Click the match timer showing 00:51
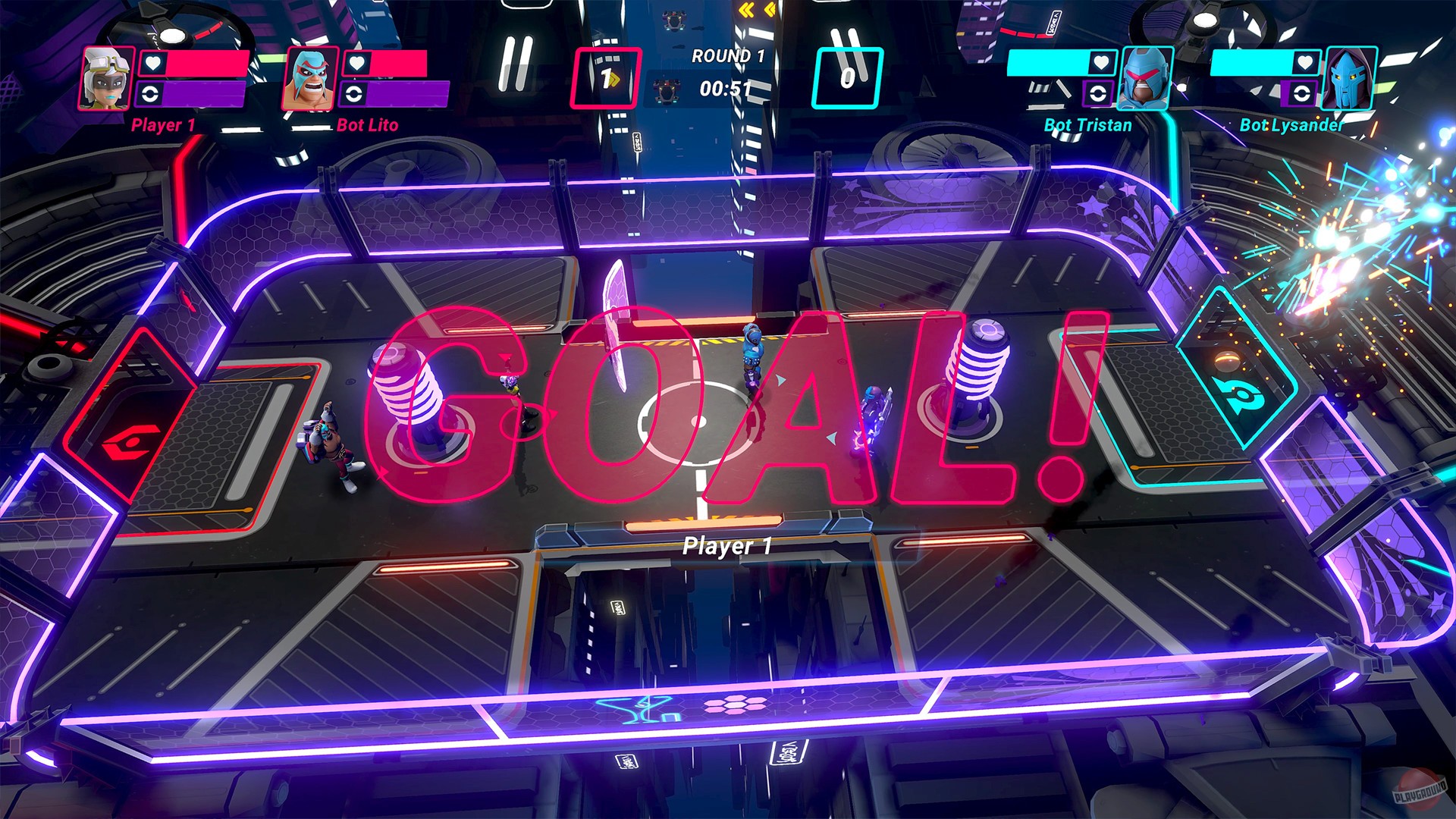The width and height of the screenshot is (1456, 819). click(726, 86)
